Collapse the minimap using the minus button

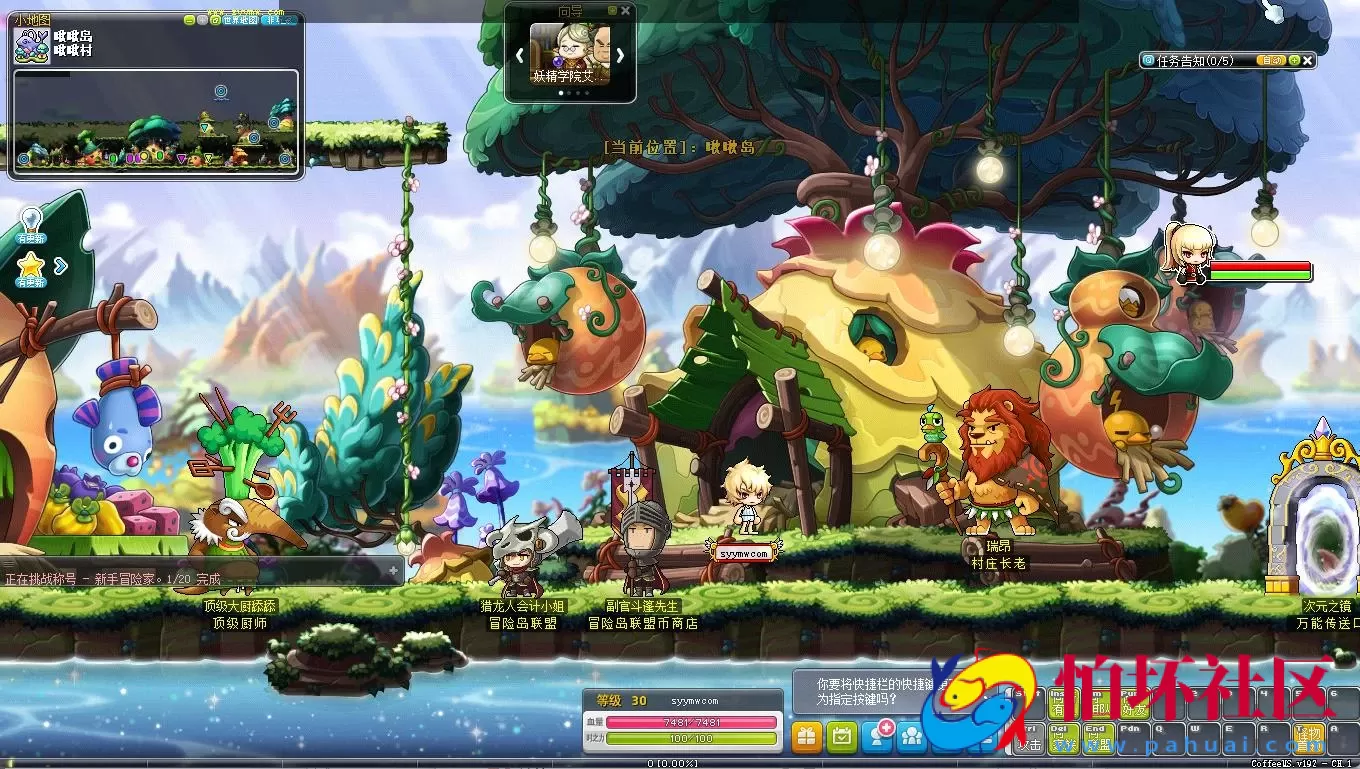[x=189, y=21]
